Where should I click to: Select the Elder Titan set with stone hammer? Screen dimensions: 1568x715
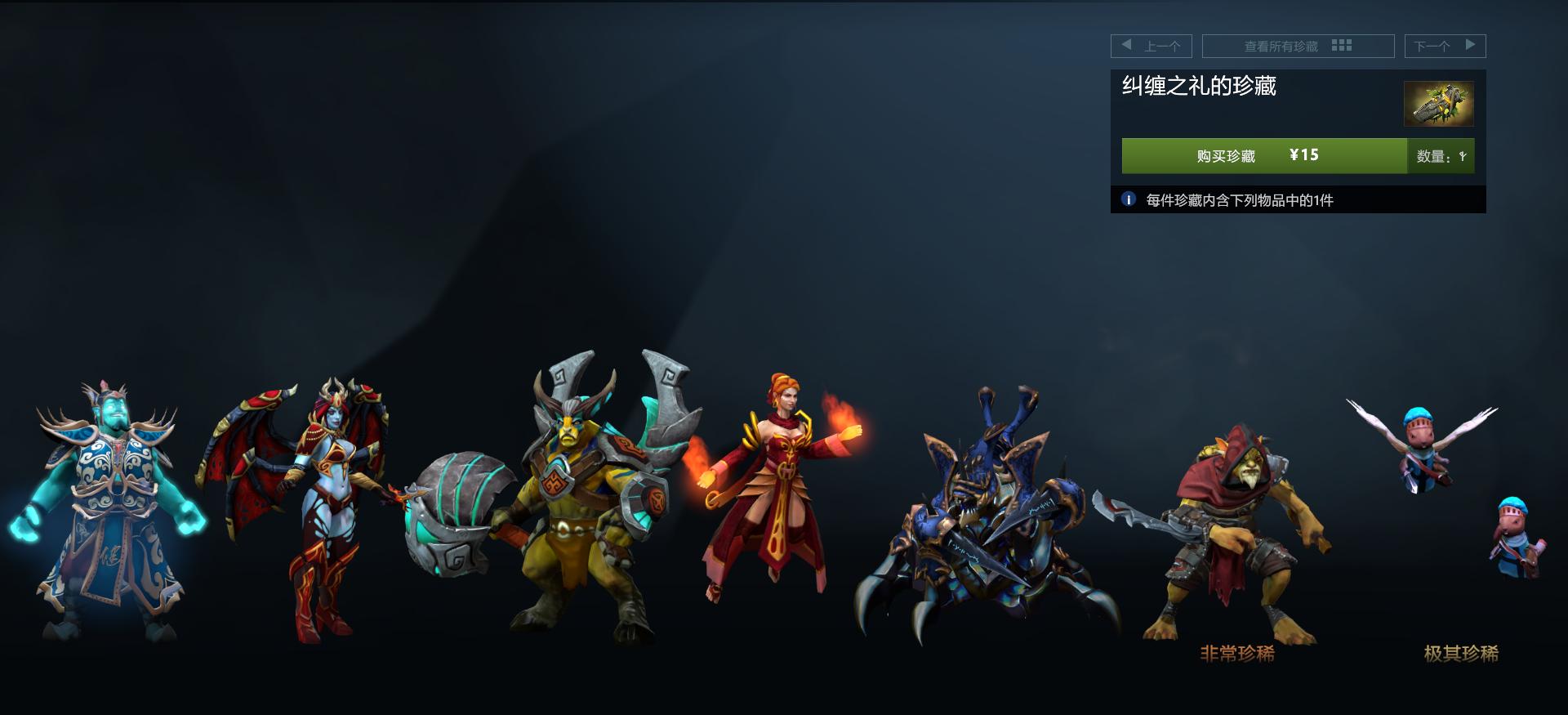[x=572, y=498]
